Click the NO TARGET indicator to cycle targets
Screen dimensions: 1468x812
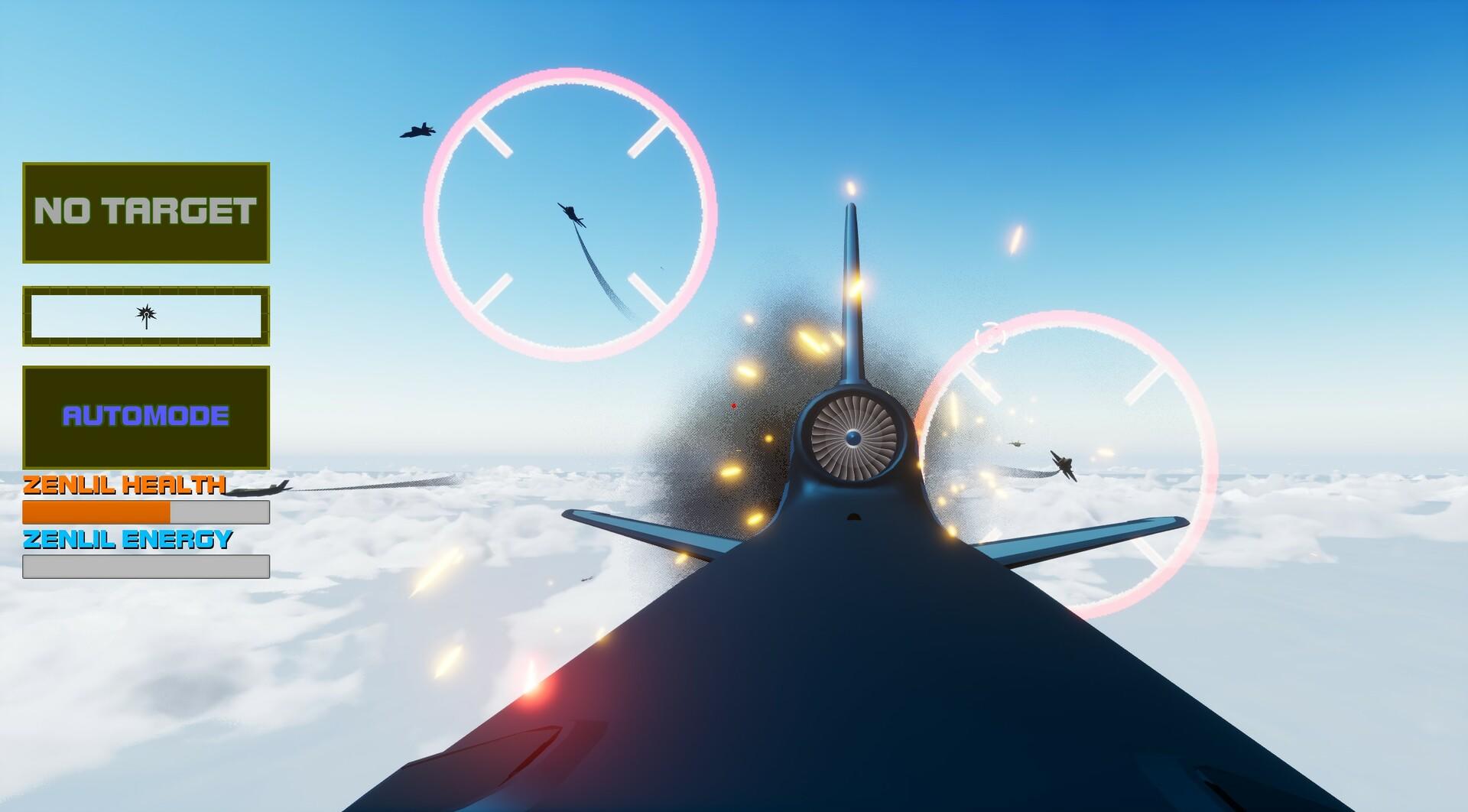[145, 211]
